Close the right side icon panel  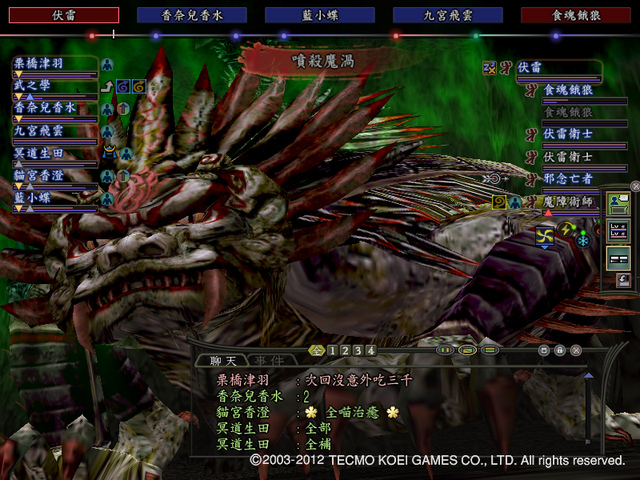pyautogui.click(x=635, y=186)
